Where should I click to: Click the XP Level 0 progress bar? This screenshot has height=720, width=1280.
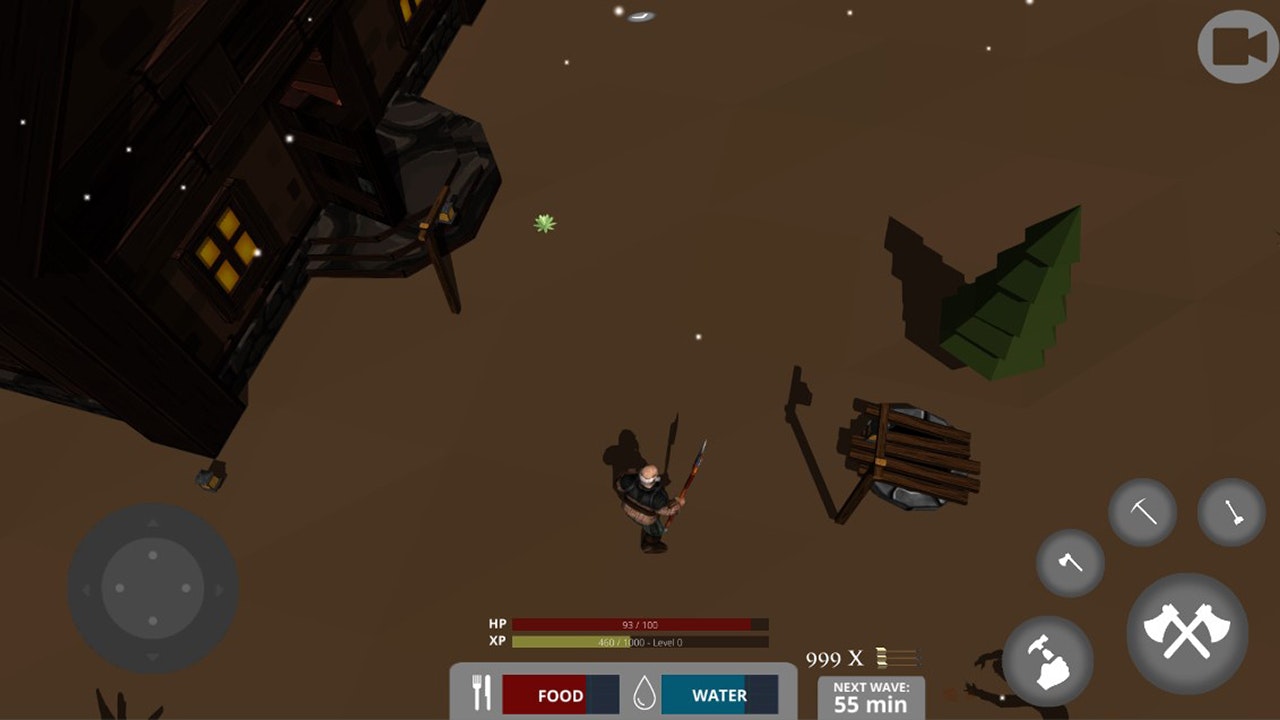(638, 641)
